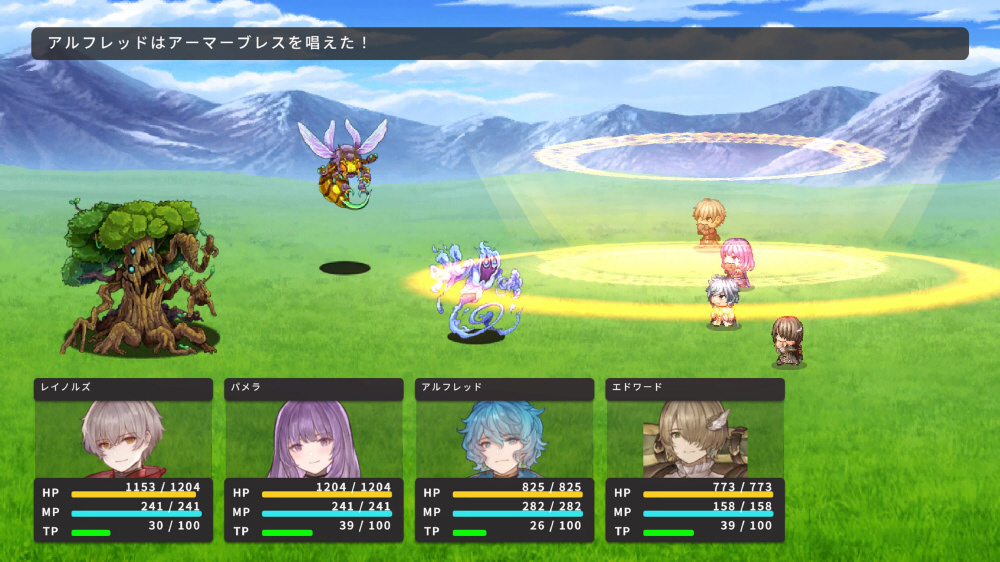This screenshot has width=1000, height=562.
Task: Click Alfred's (アルフレッド) blue-haired portrait panel
Action: click(504, 438)
